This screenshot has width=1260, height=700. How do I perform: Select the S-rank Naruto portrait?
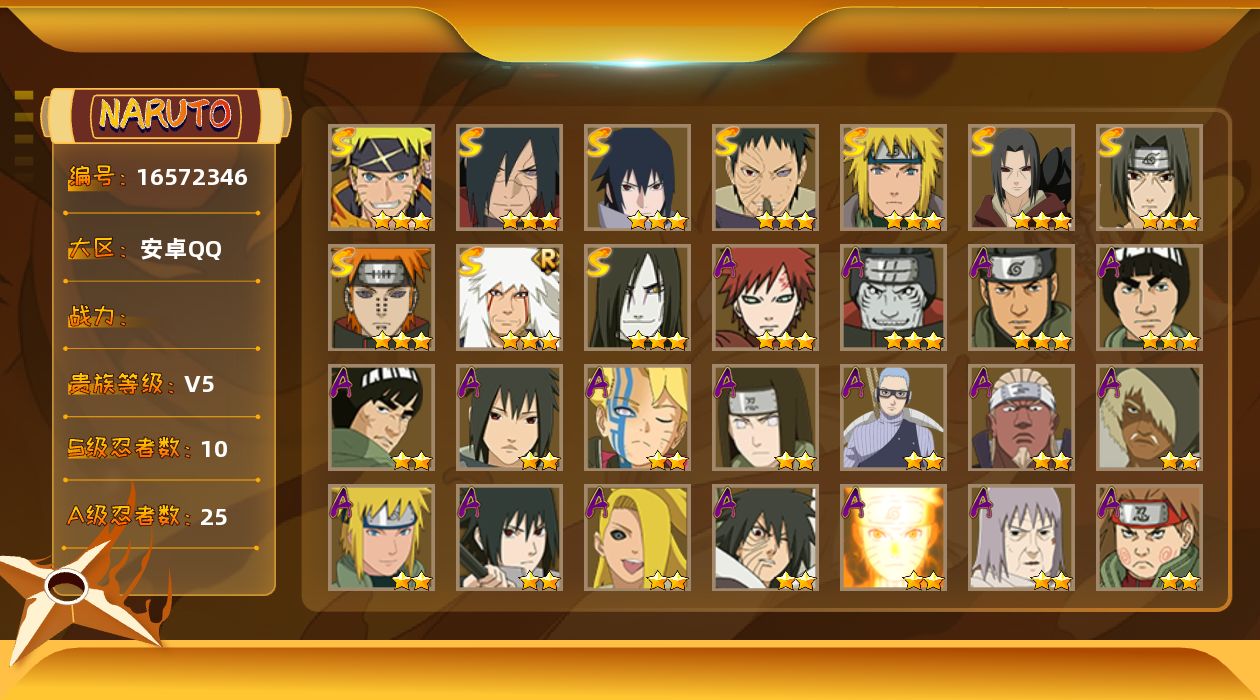pyautogui.click(x=381, y=177)
